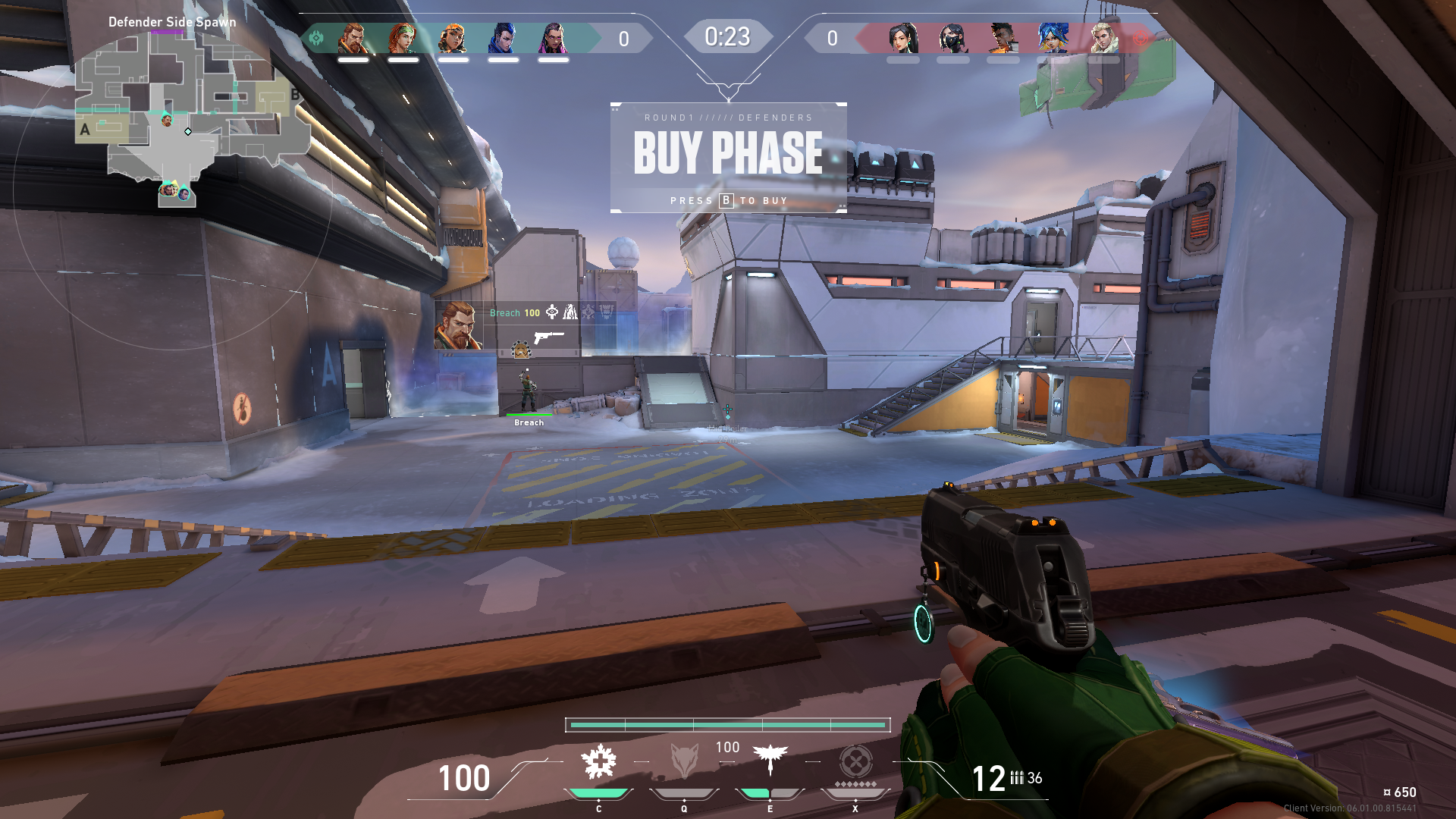
Task: Activate the Guiding Light hawk ability
Action: 770,760
